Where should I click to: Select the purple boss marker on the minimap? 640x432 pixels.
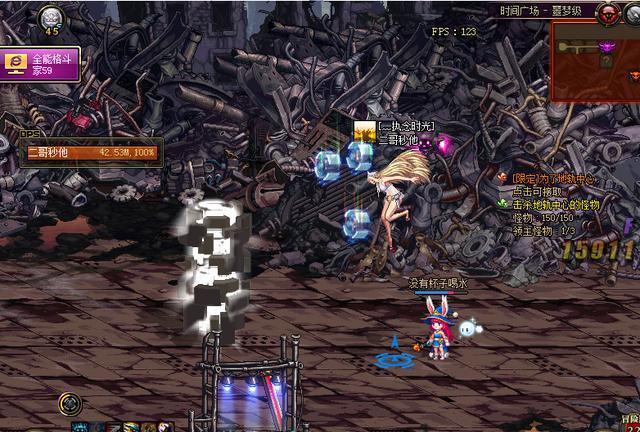[605, 46]
